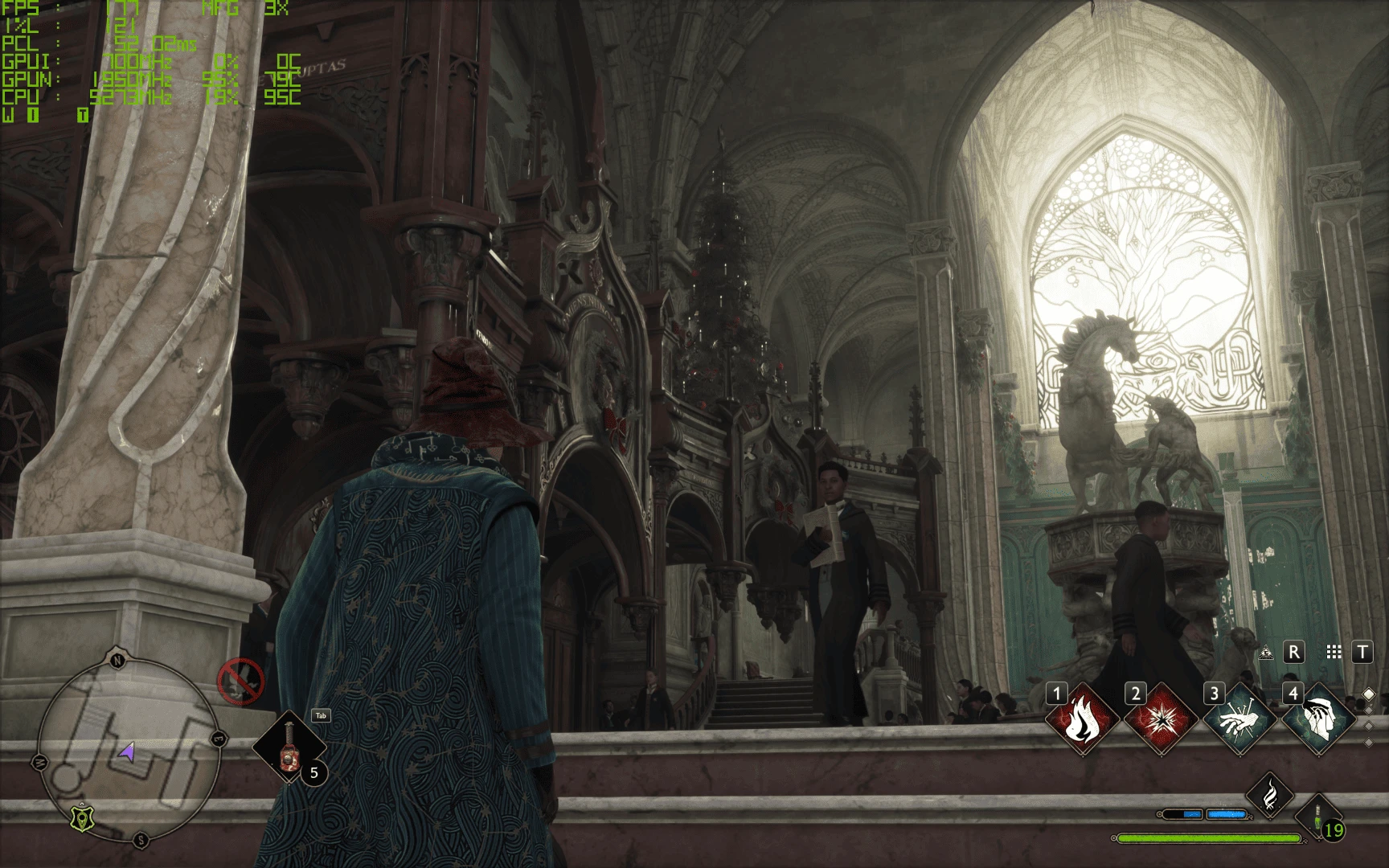Viewport: 1389px width, 868px height.
Task: Cast the red starburst spell in slot 2
Action: click(1162, 719)
